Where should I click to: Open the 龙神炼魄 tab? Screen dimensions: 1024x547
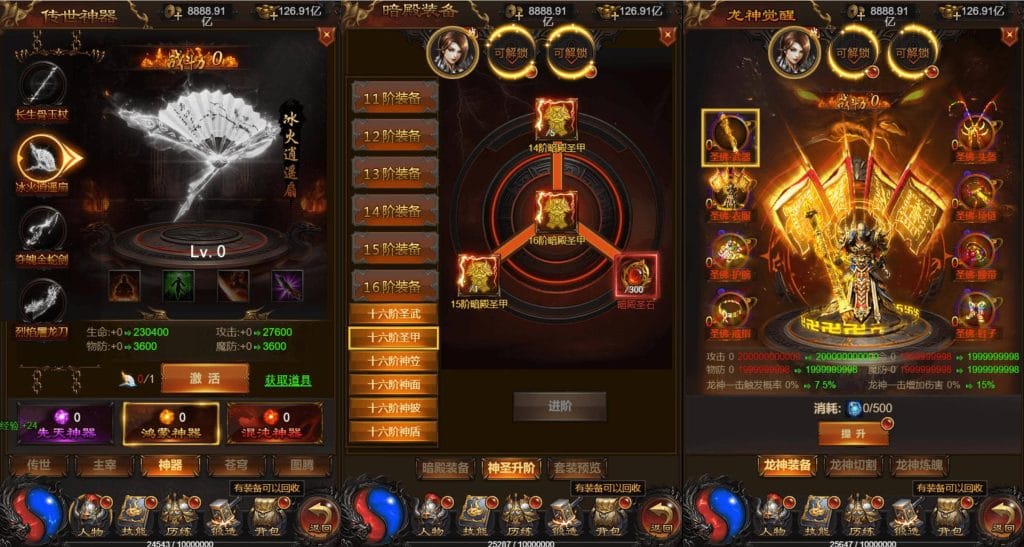(920, 465)
